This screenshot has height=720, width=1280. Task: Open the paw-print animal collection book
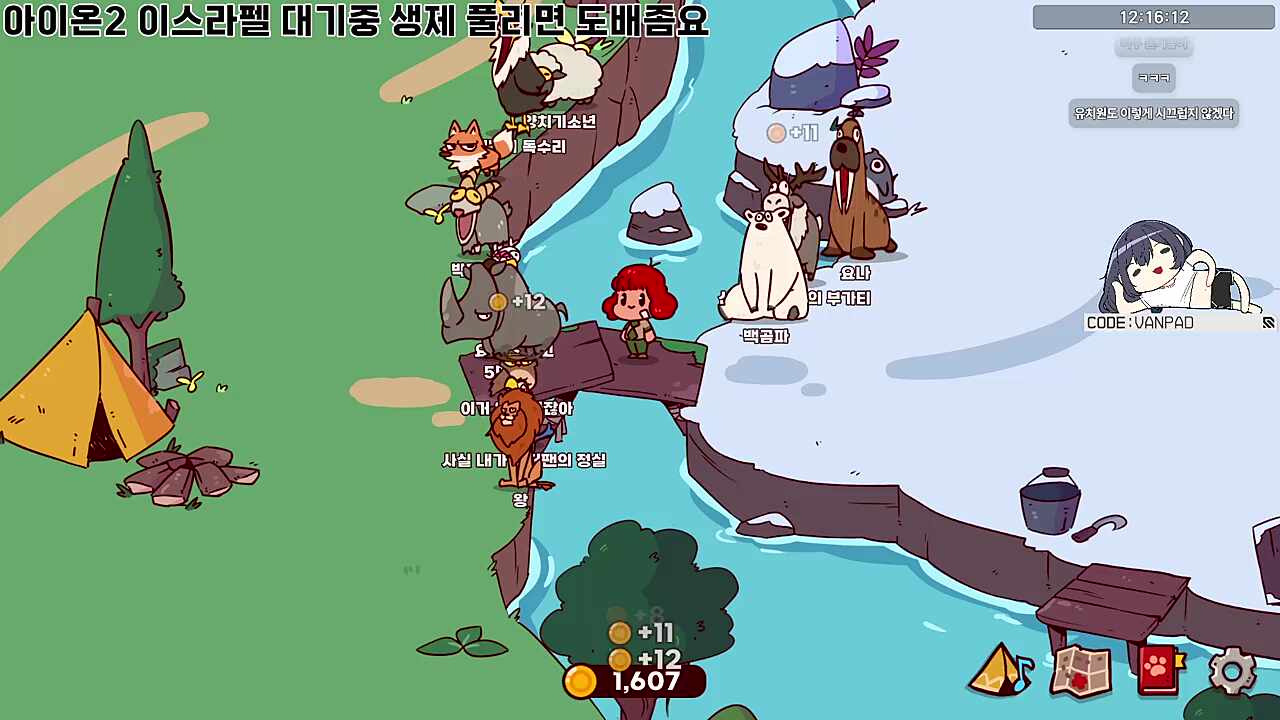[1157, 670]
